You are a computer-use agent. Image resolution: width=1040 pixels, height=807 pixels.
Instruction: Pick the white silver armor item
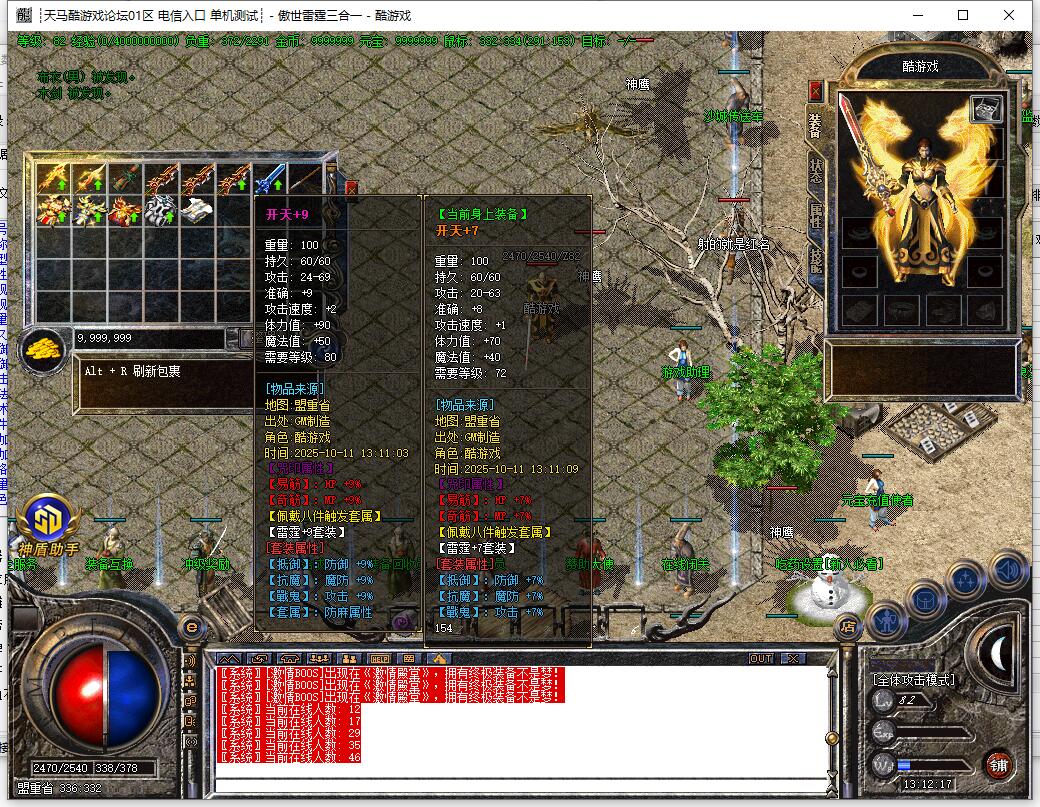(162, 211)
